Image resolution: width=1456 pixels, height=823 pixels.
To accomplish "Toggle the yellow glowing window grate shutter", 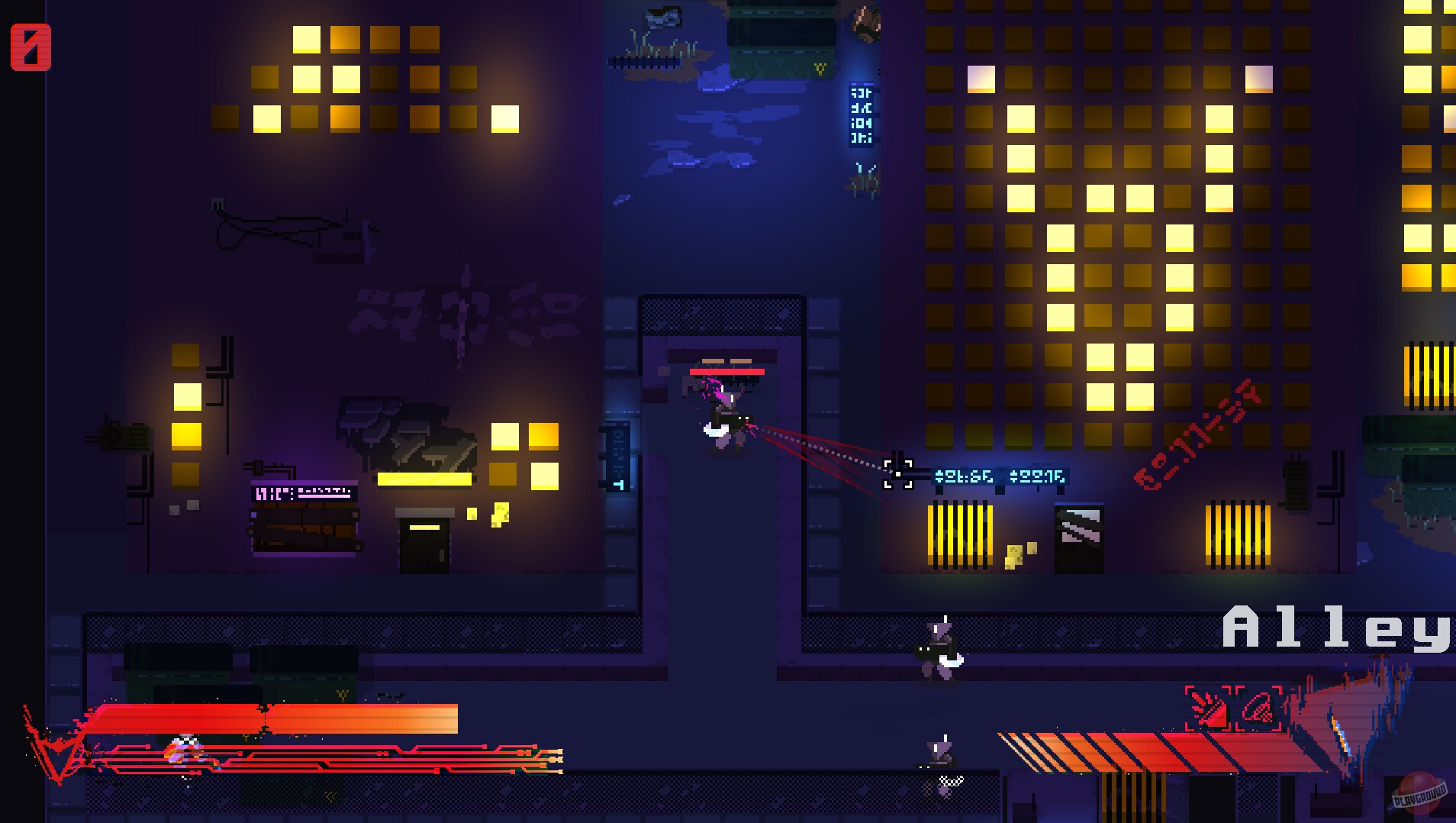I will click(x=960, y=534).
